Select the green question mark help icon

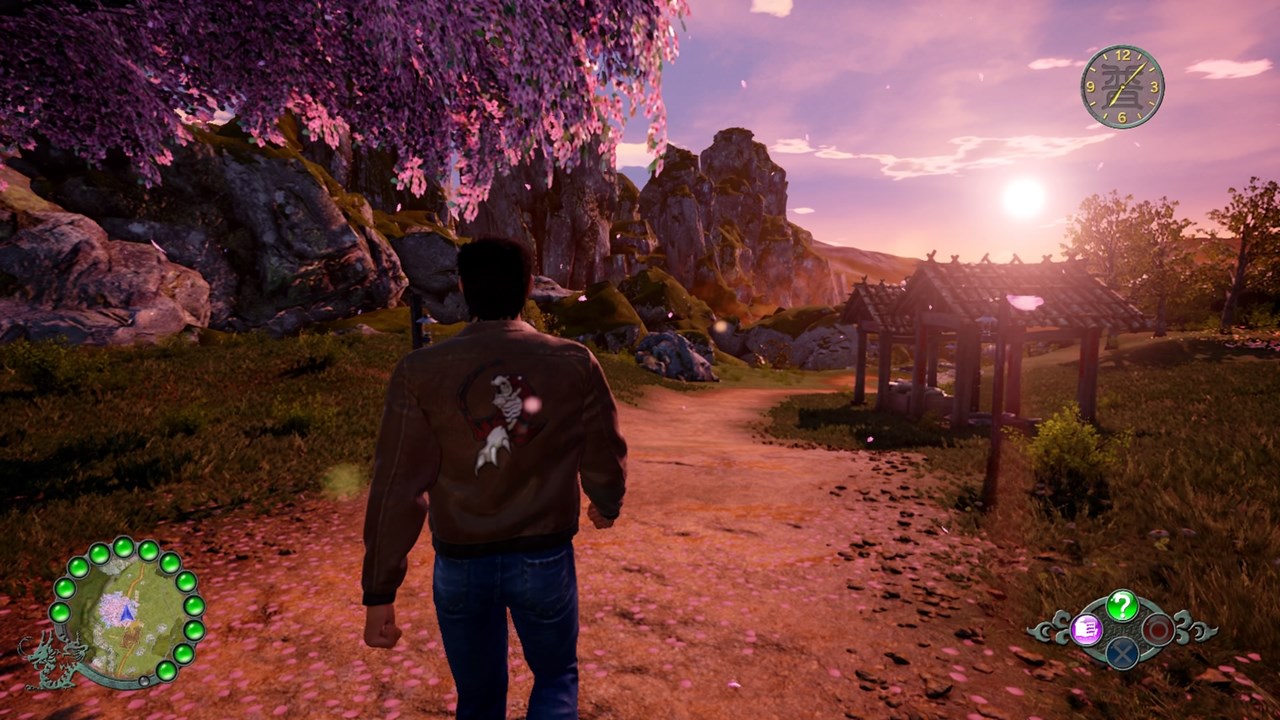click(1122, 605)
